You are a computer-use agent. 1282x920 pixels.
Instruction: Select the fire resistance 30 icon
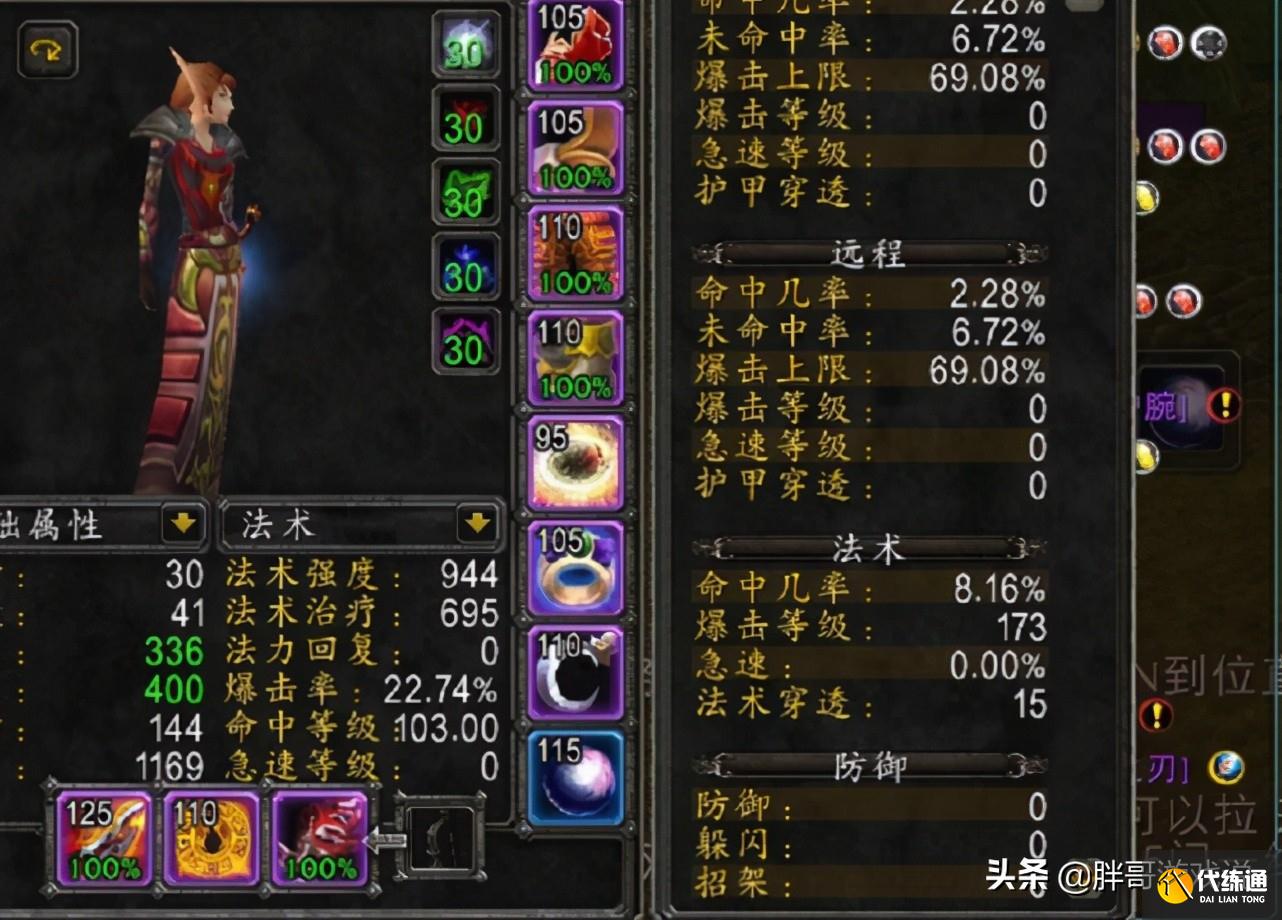point(465,120)
